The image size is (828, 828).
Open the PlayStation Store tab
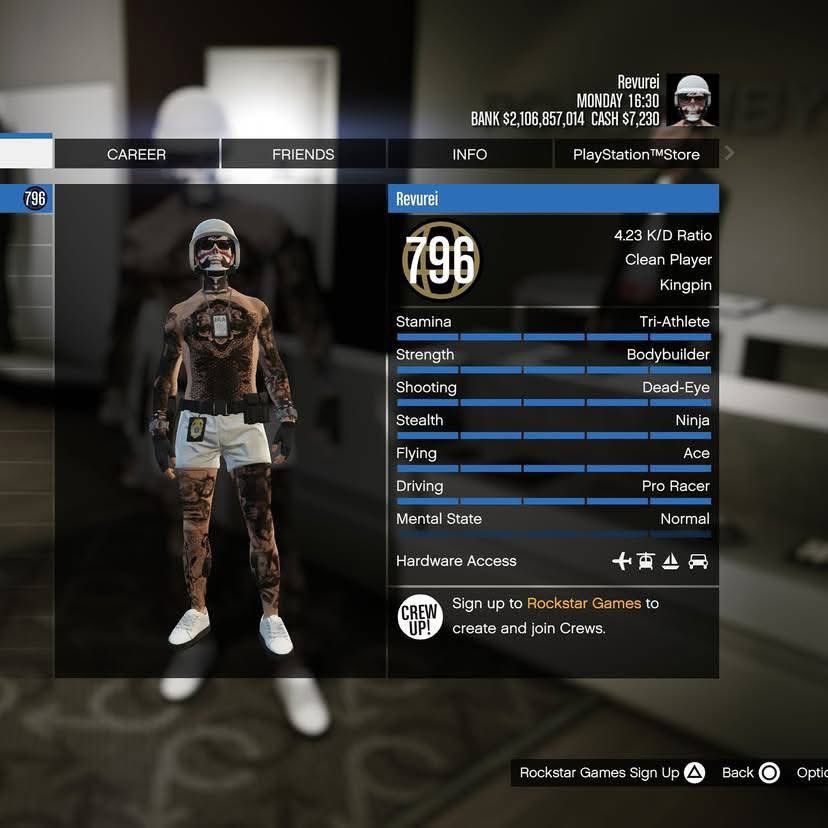click(x=635, y=154)
